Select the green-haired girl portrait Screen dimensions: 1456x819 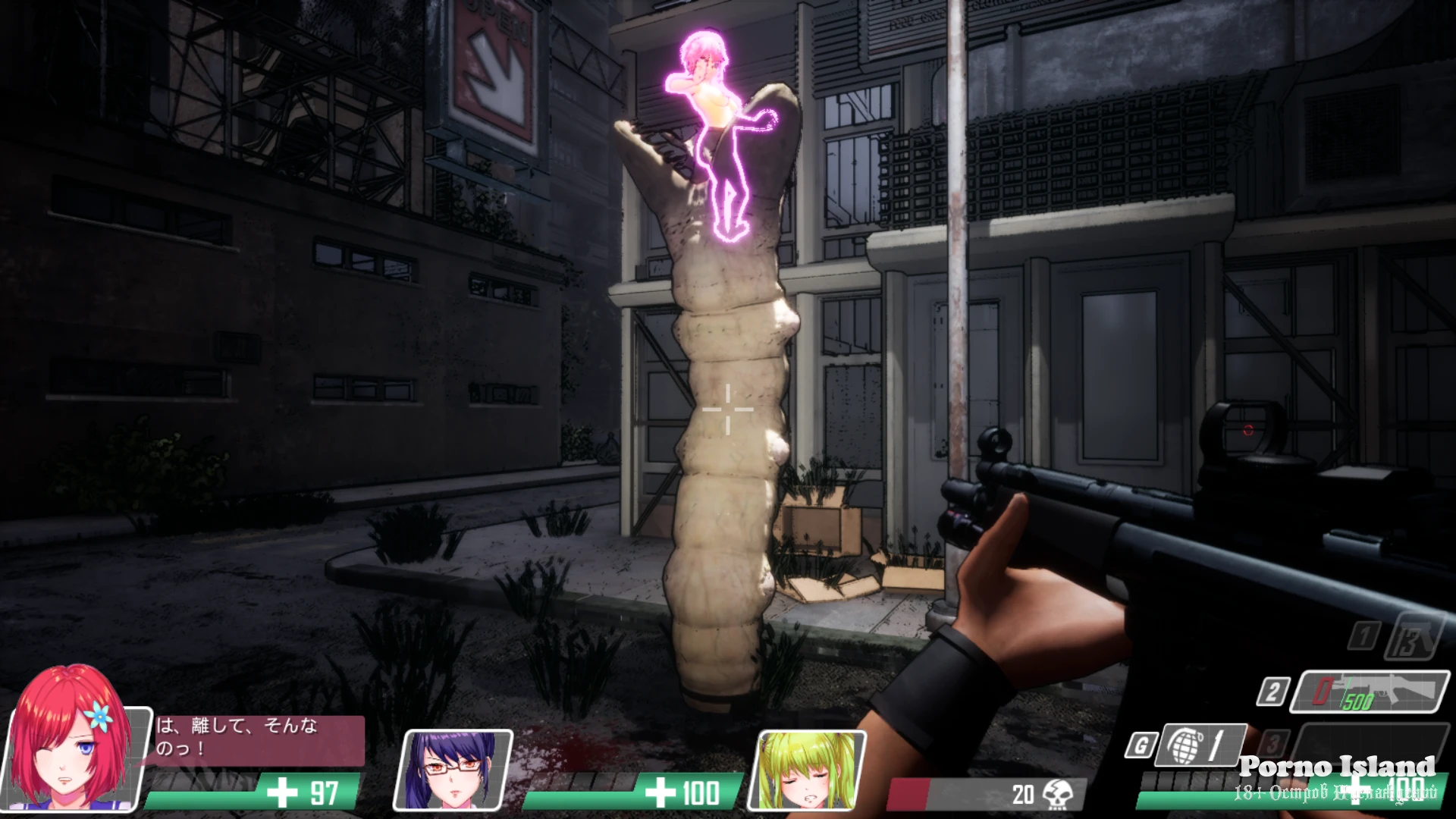point(807,769)
